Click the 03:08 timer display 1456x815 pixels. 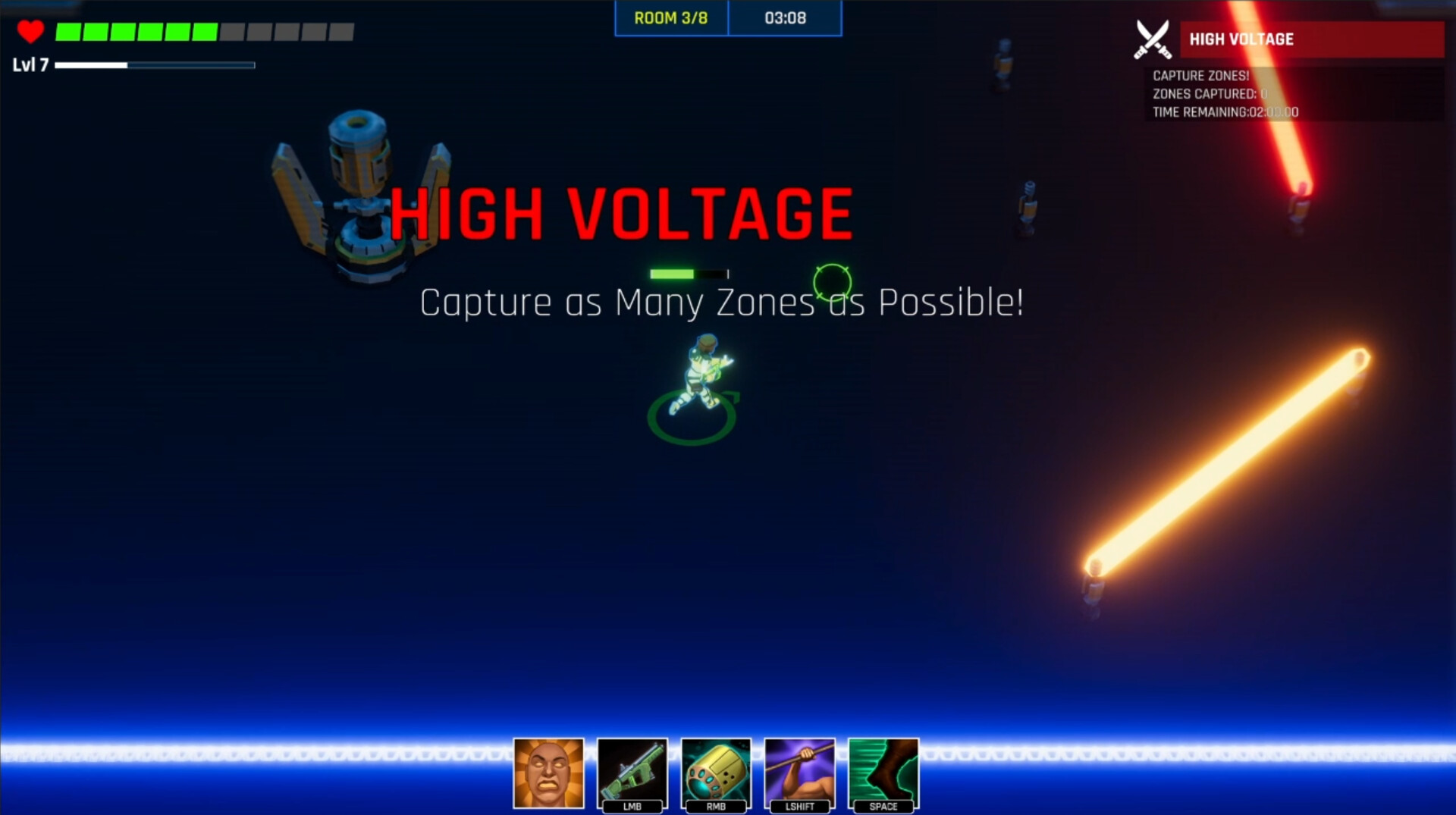[x=786, y=18]
